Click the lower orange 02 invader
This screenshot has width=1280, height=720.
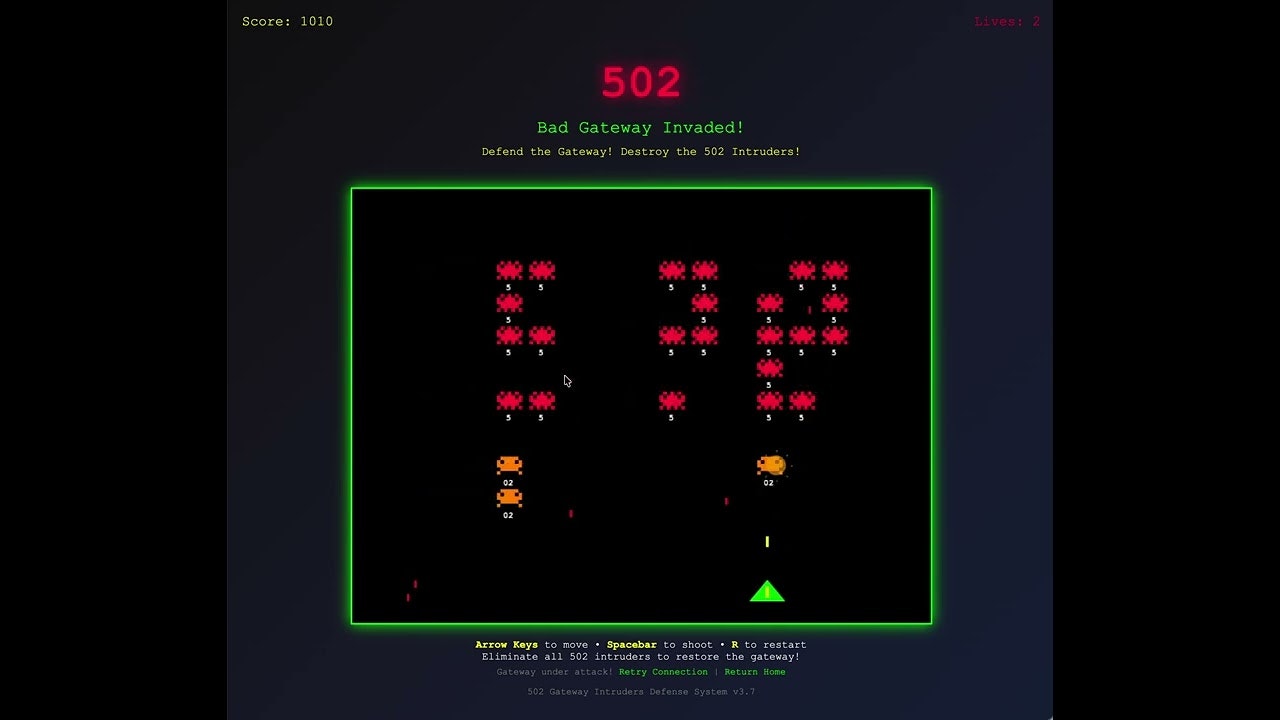point(508,497)
